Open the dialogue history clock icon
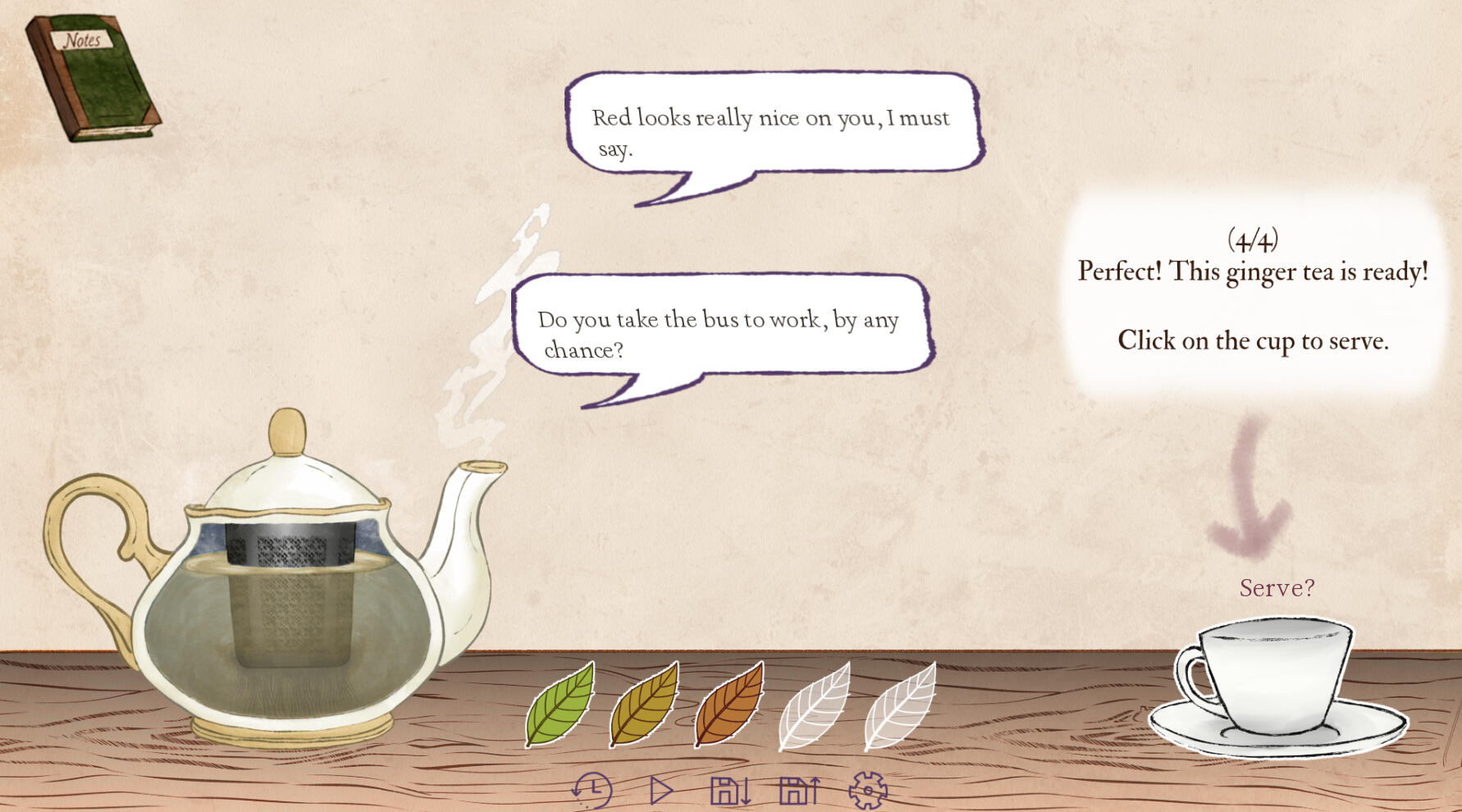This screenshot has height=812, width=1462. coord(592,791)
